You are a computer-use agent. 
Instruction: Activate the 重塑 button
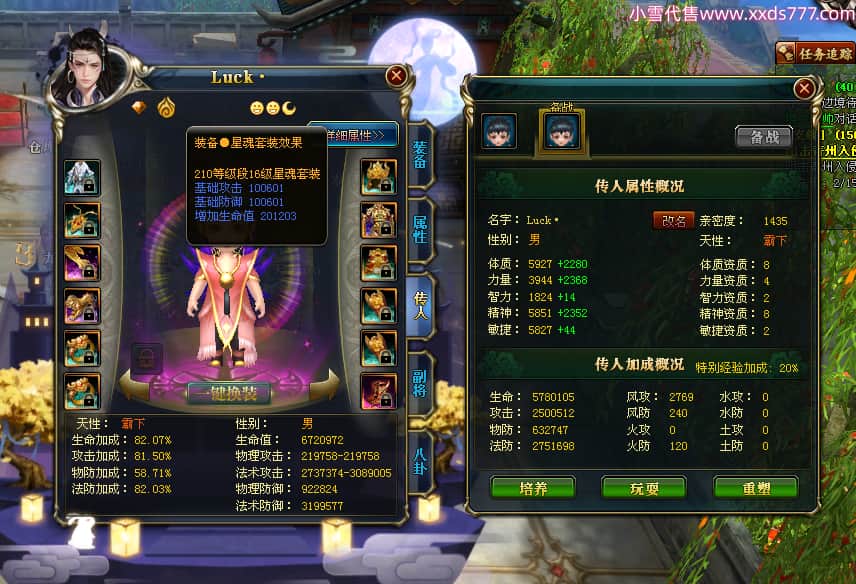(x=755, y=488)
